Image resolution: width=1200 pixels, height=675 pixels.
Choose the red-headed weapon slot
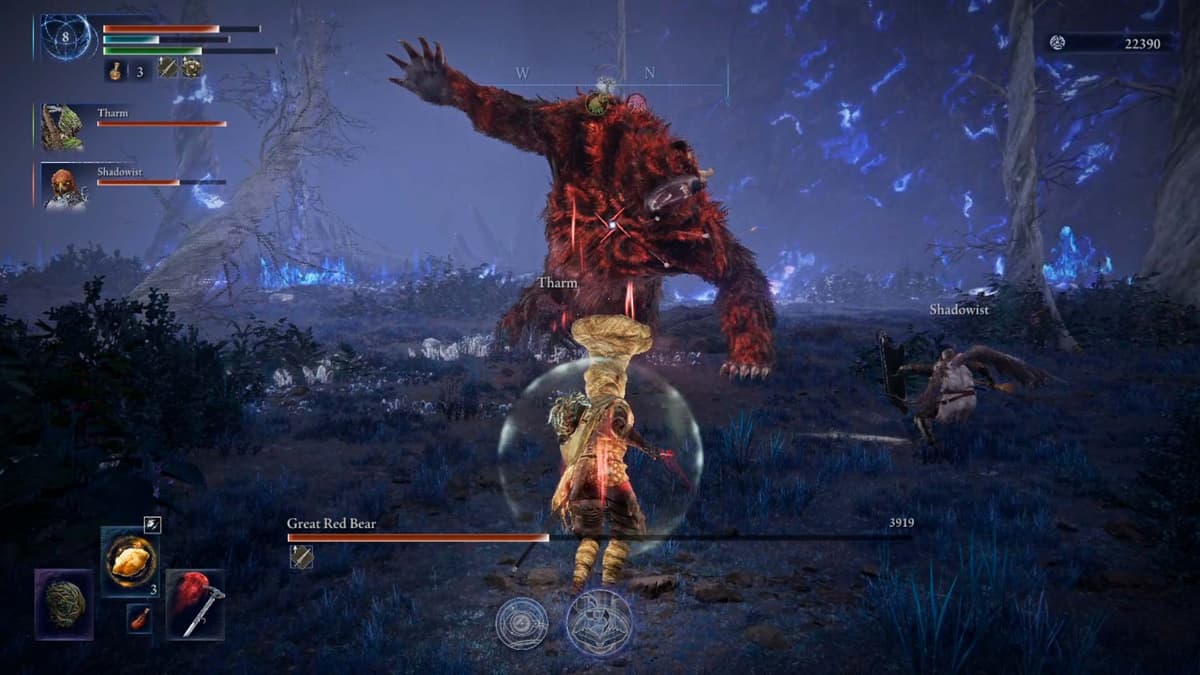click(196, 603)
